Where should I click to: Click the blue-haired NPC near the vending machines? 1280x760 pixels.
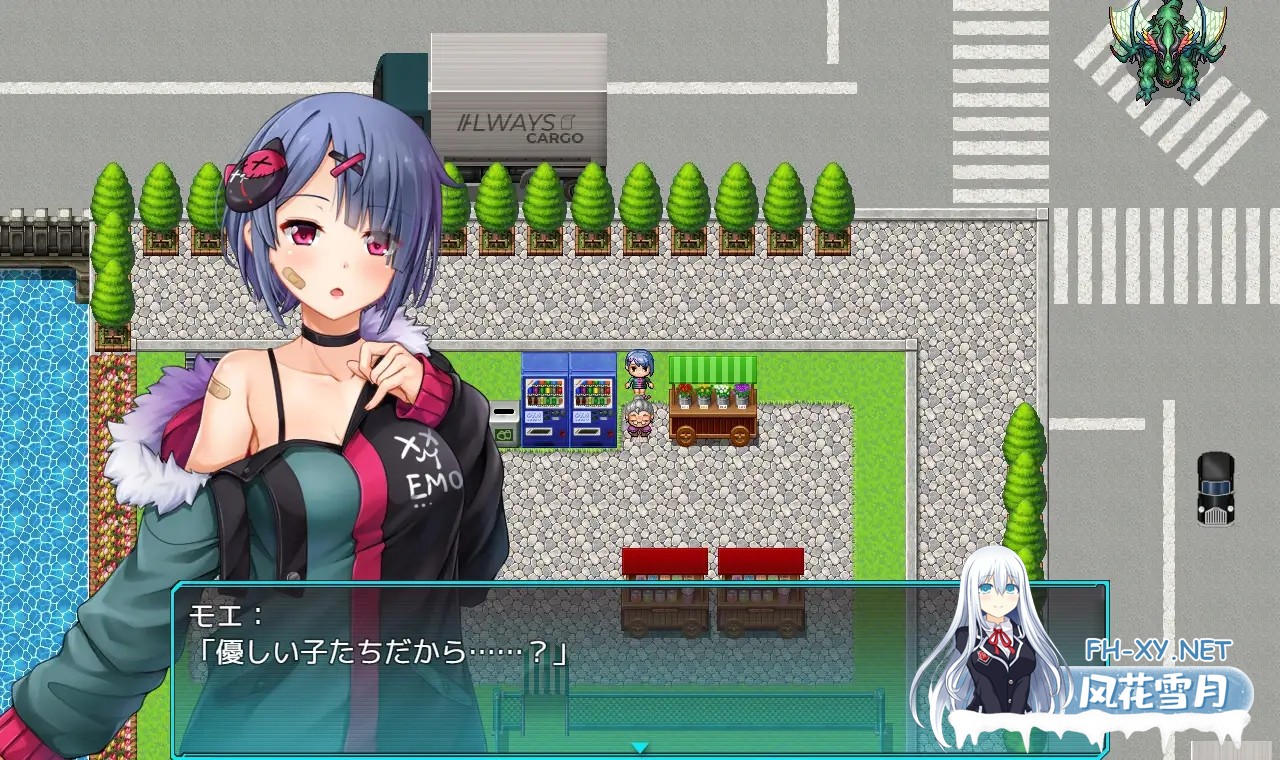(639, 373)
